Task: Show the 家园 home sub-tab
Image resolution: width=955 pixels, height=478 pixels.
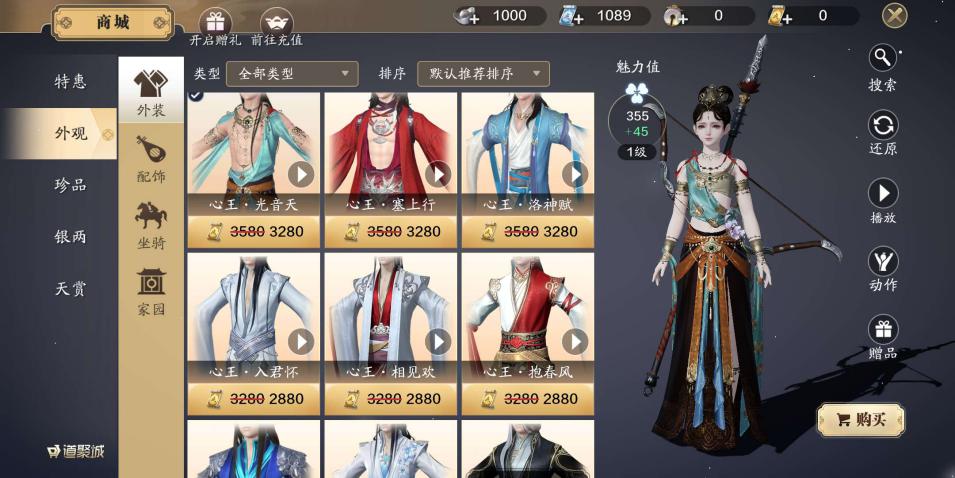Action: point(151,292)
